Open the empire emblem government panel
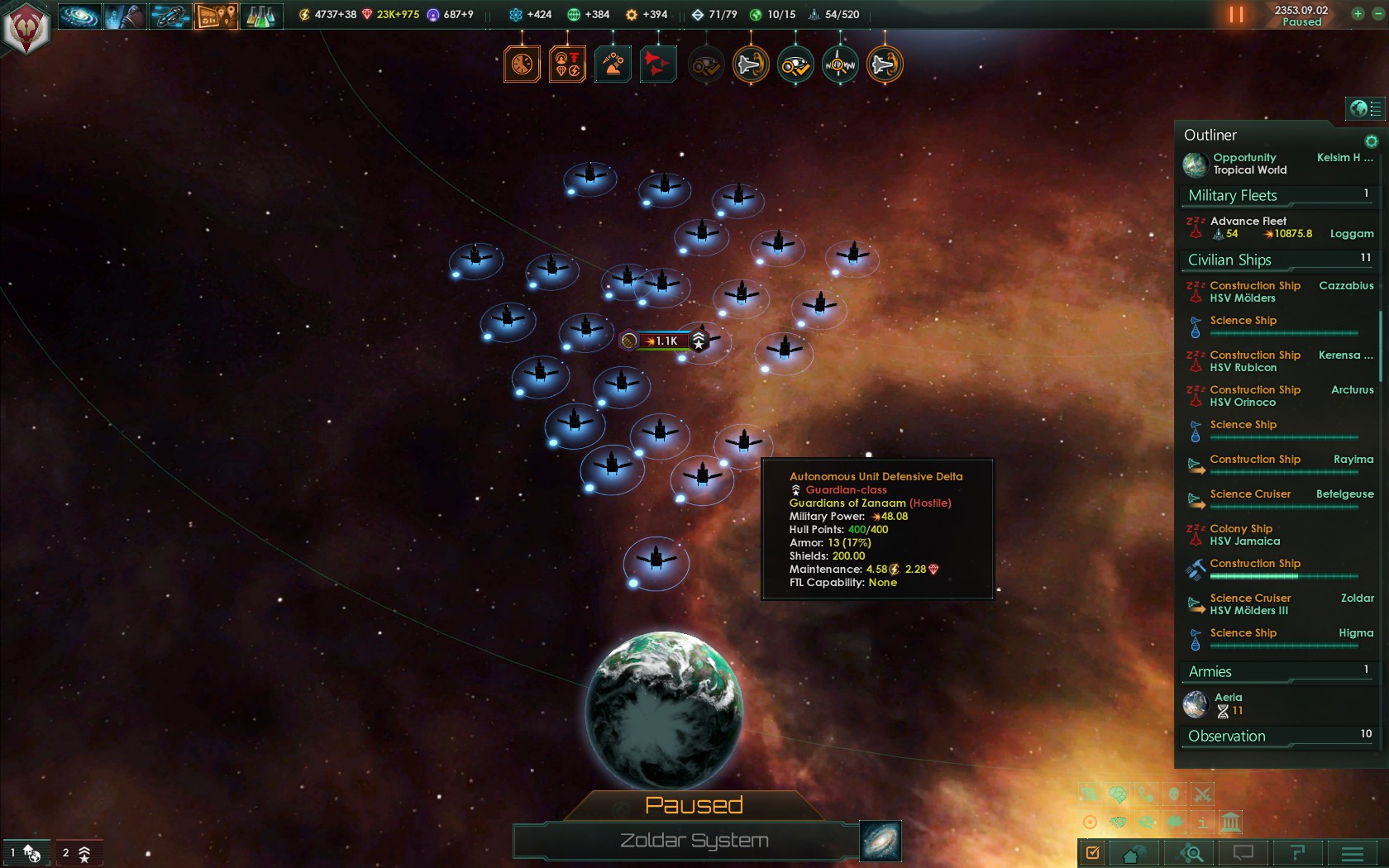Image resolution: width=1389 pixels, height=868 pixels. (x=26, y=28)
